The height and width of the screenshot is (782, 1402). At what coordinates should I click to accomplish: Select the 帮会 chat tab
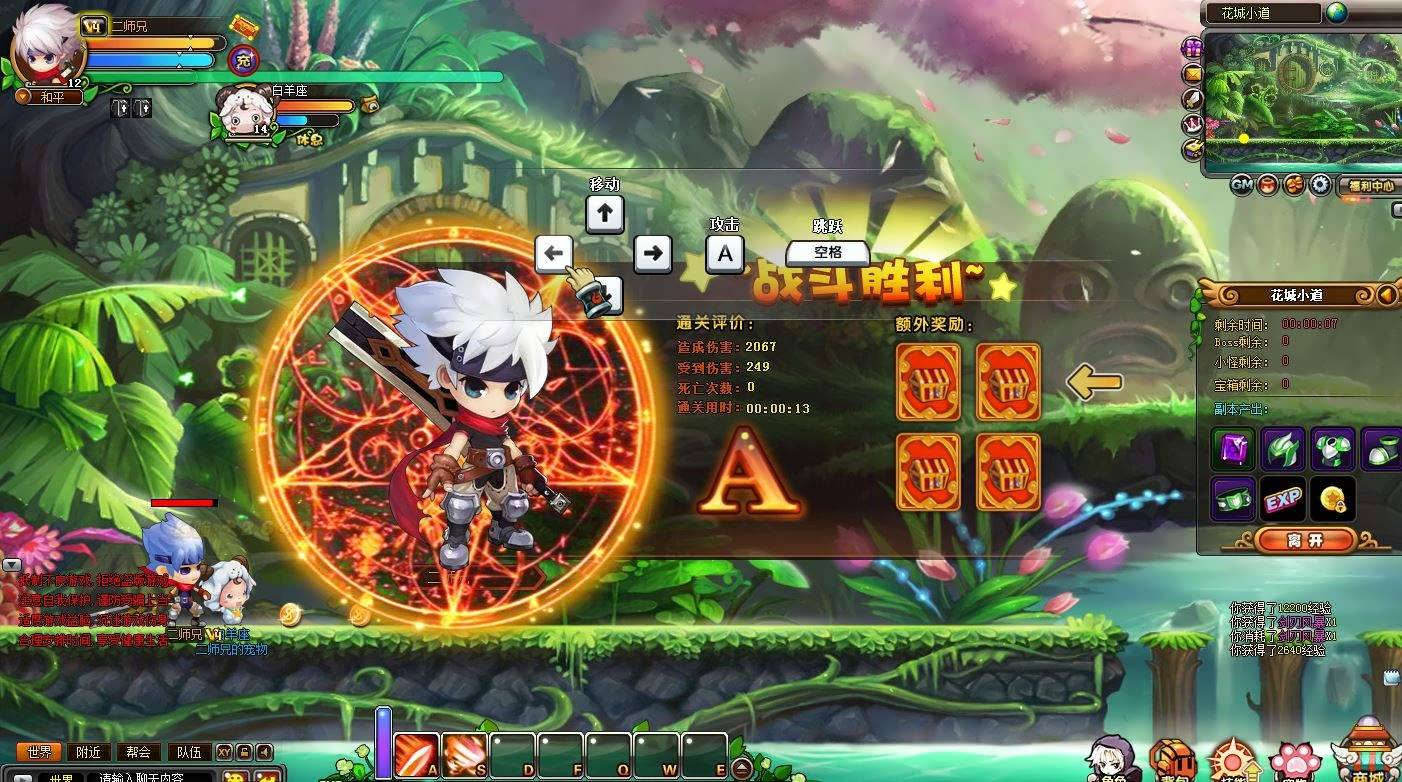138,752
